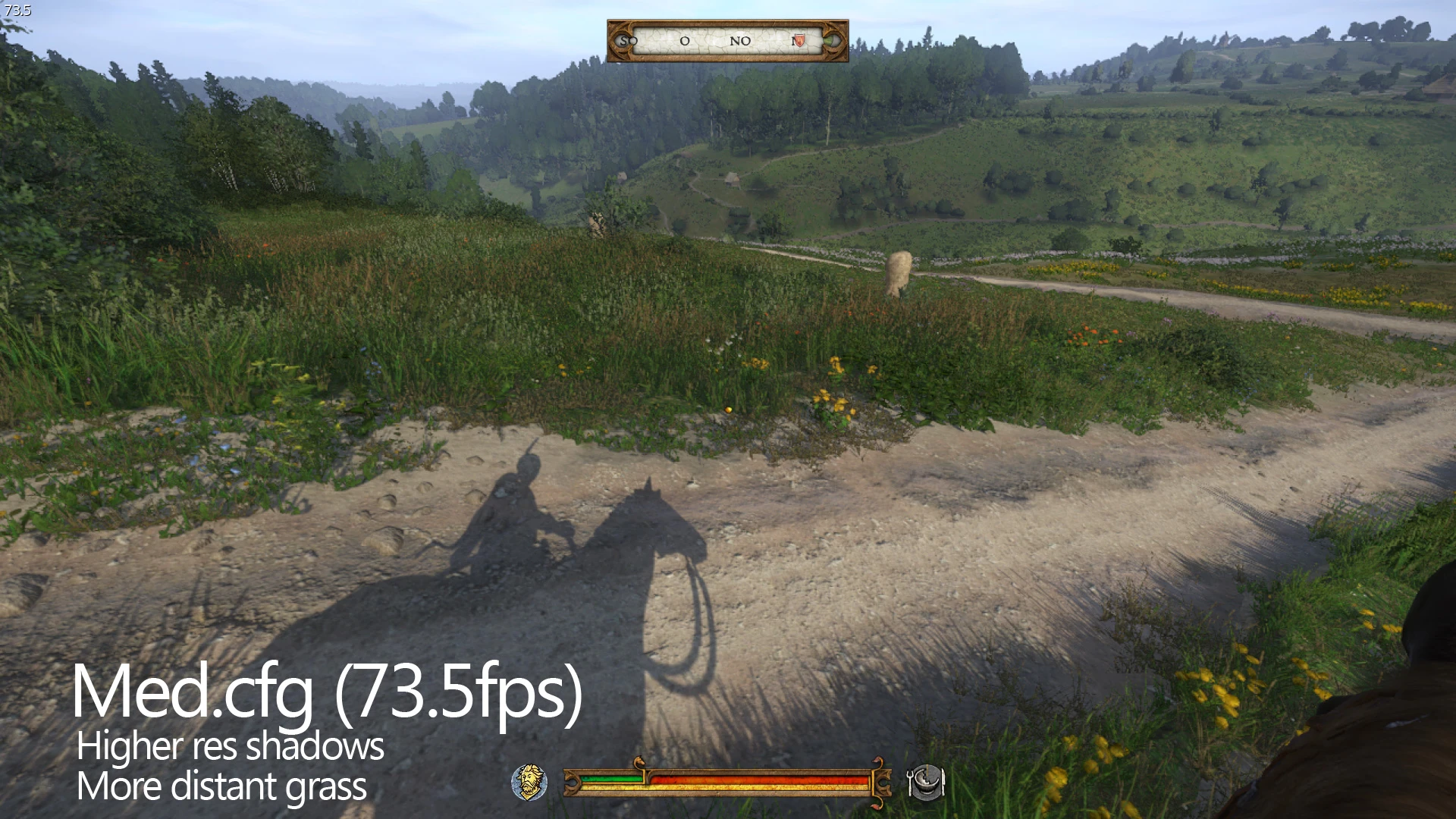Screen dimensions: 1456x819
Task: Click the Henry character portrait status icon
Action: pyautogui.click(x=530, y=782)
